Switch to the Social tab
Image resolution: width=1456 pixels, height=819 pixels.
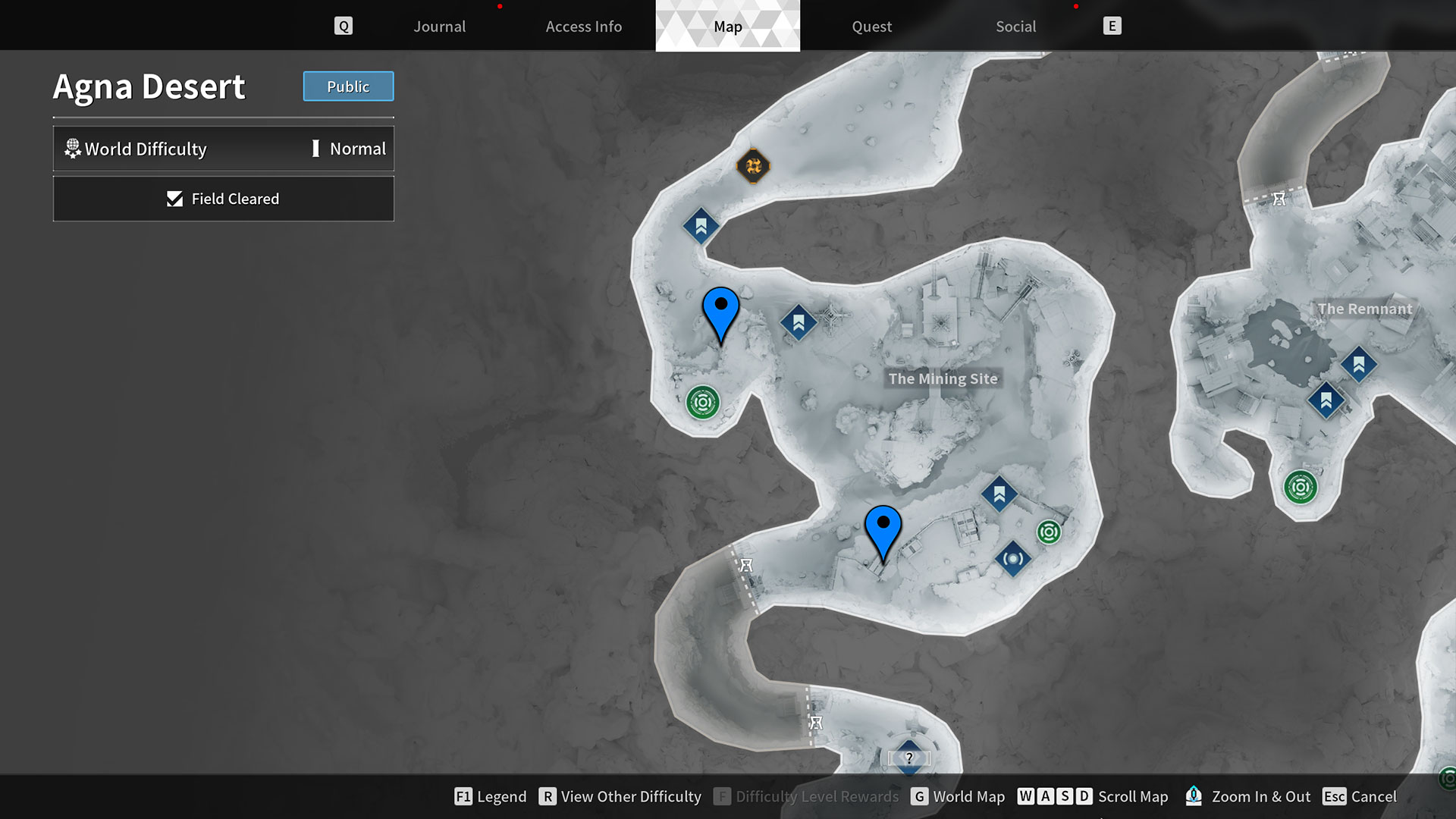[x=1015, y=26]
